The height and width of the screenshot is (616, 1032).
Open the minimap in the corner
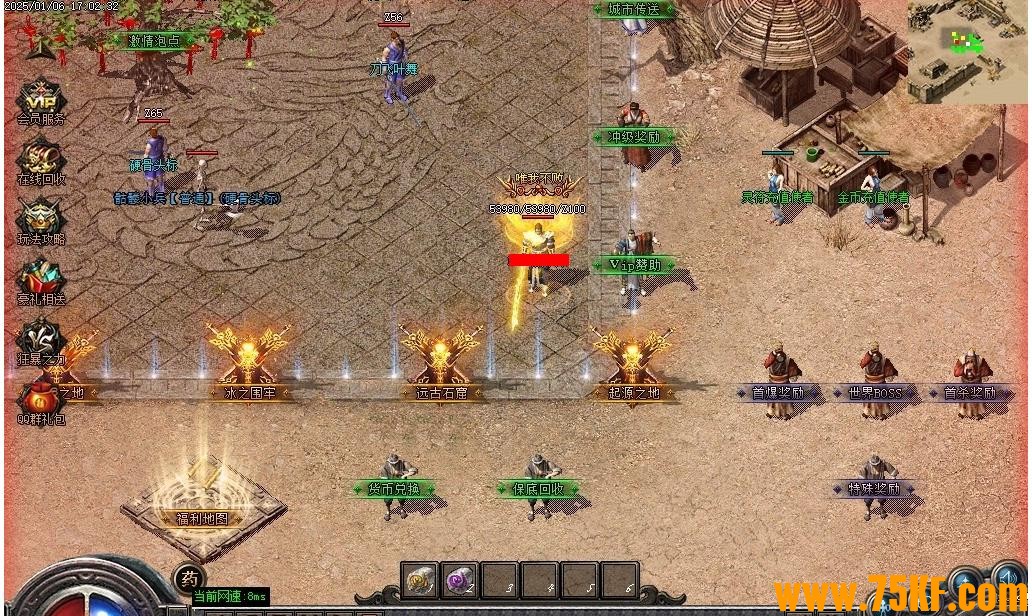pyautogui.click(x=967, y=50)
